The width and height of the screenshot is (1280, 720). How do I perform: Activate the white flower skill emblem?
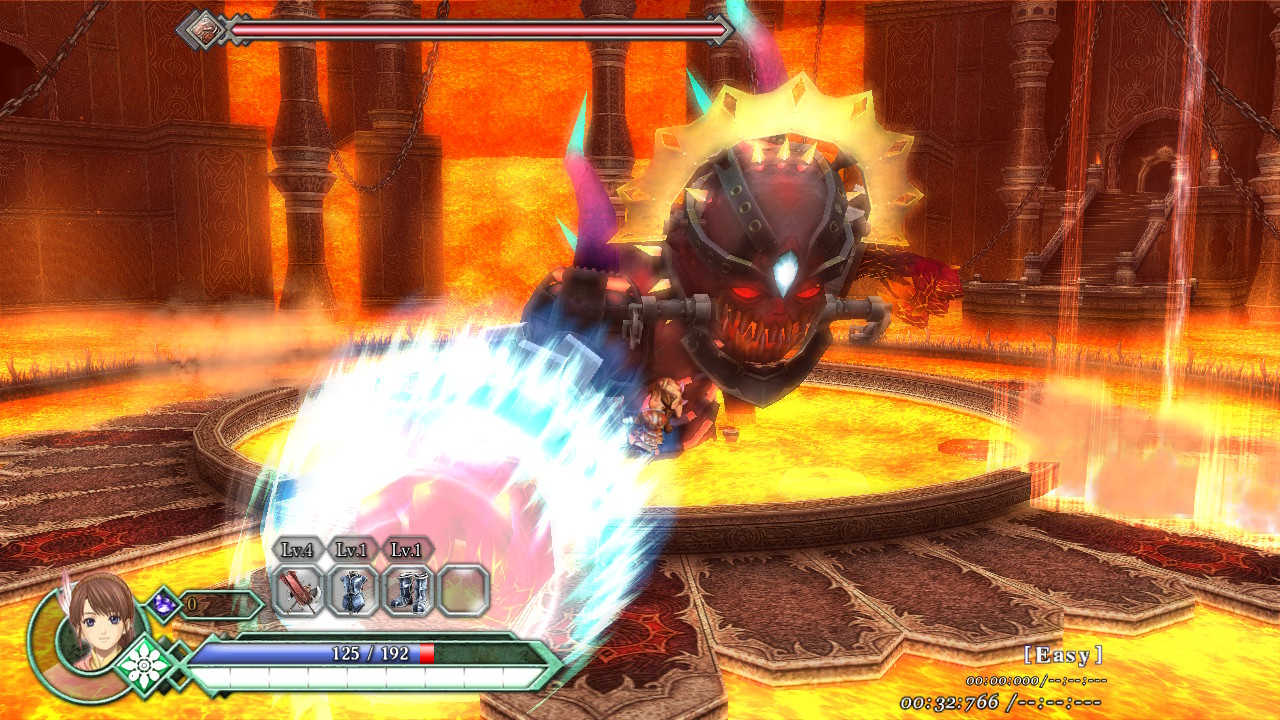pos(146,665)
